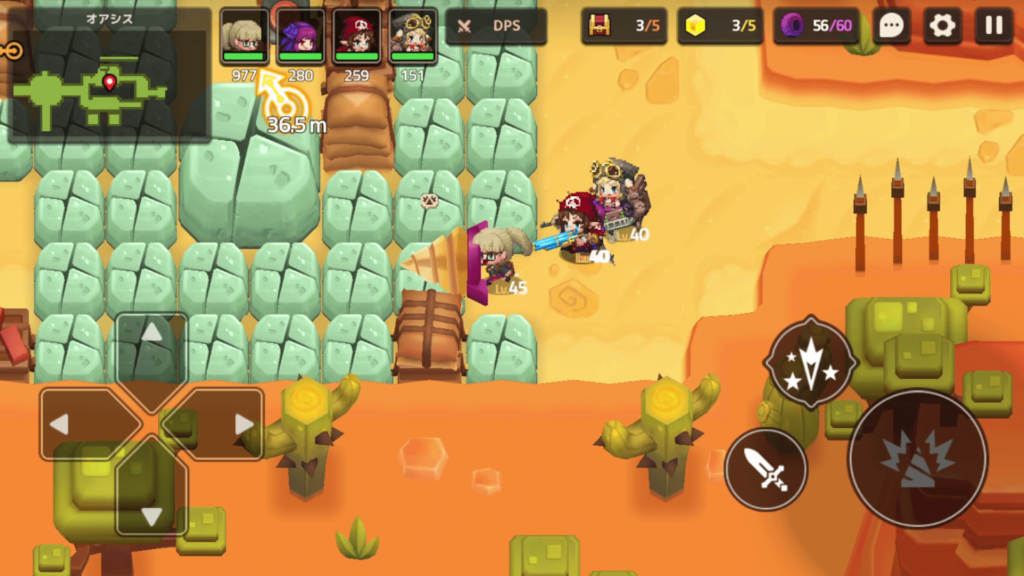Open the Oasis minimap
This screenshot has width=1024, height=576.
[x=108, y=75]
